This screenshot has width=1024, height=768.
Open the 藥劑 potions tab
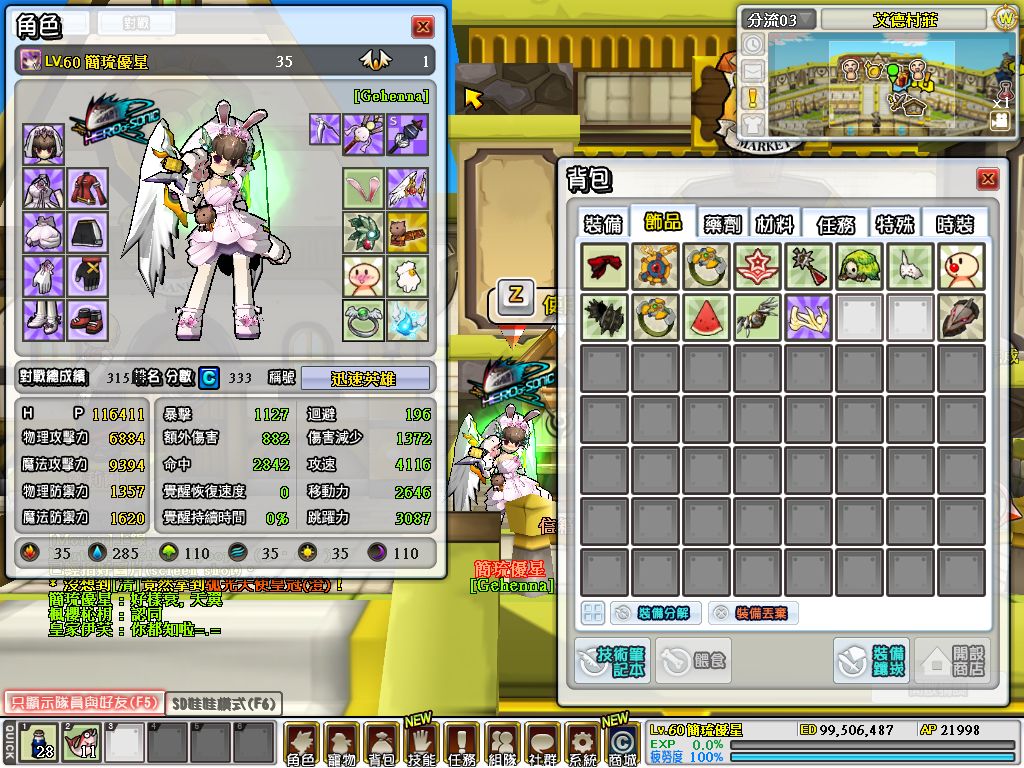(x=722, y=223)
